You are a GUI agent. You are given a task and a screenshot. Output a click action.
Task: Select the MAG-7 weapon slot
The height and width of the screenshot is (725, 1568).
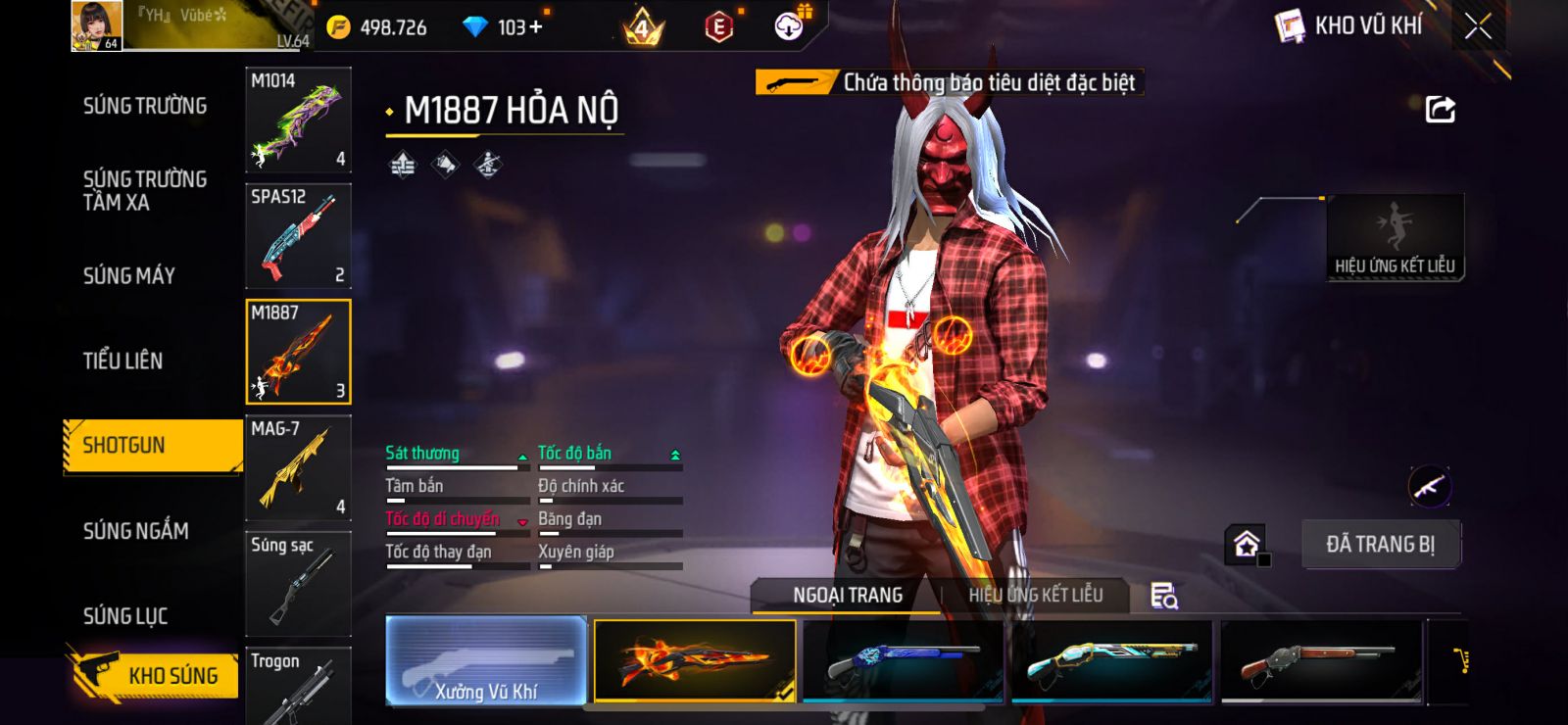298,467
